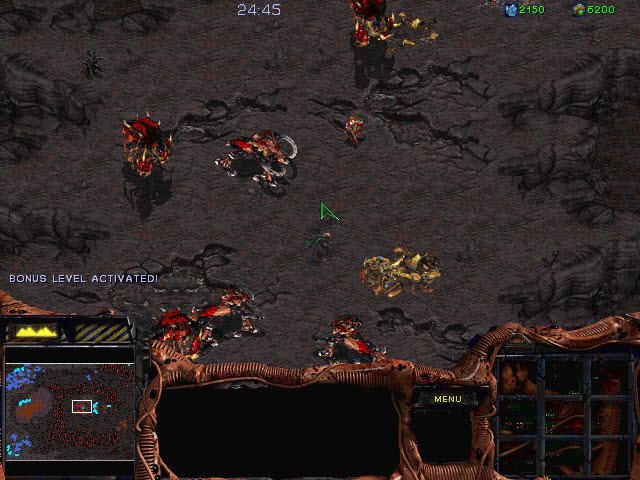Click on the minimap

[70, 410]
